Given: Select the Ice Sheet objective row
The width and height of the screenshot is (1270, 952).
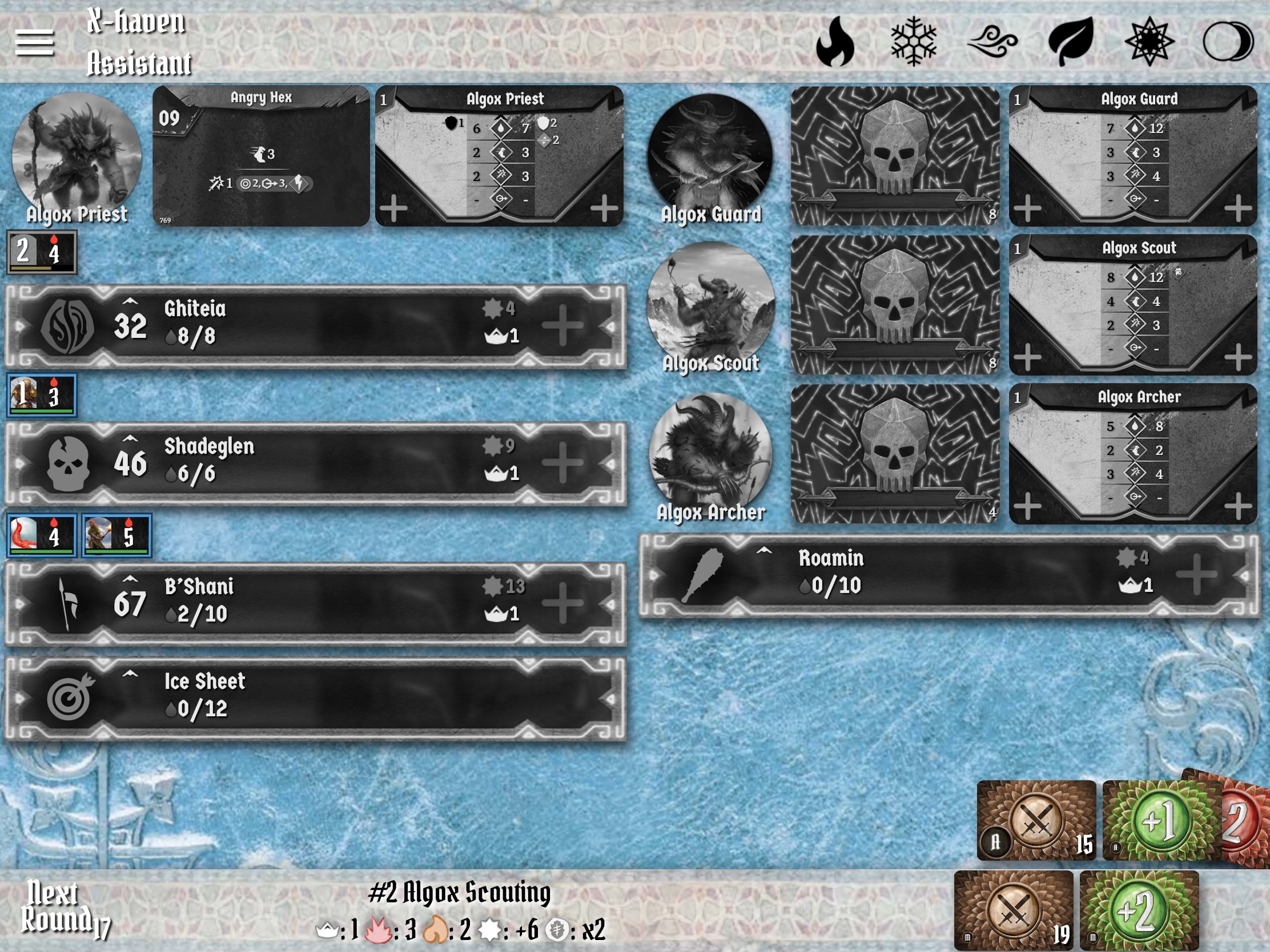Looking at the screenshot, I should (x=316, y=698).
